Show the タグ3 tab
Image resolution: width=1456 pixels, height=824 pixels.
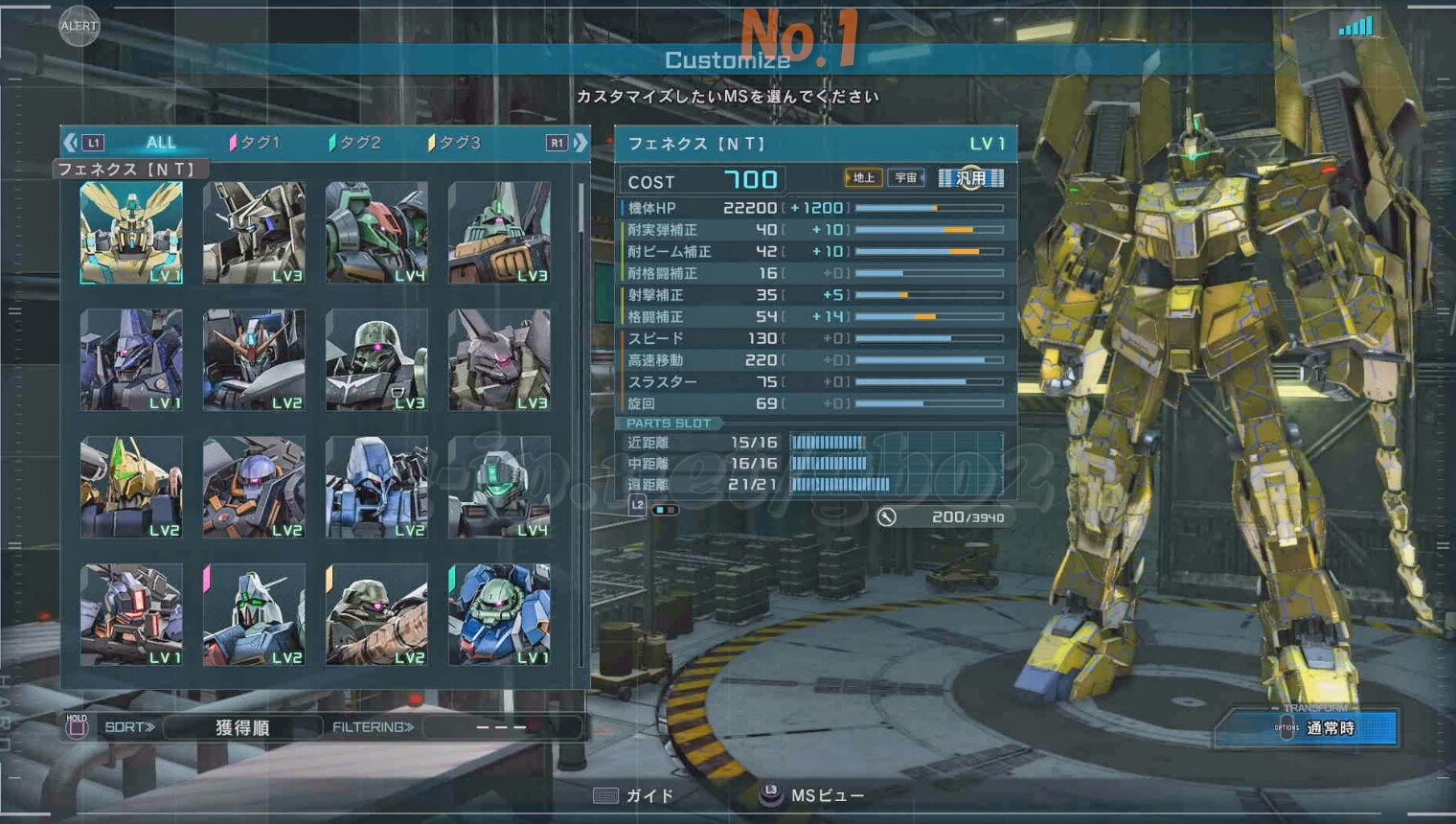click(456, 143)
